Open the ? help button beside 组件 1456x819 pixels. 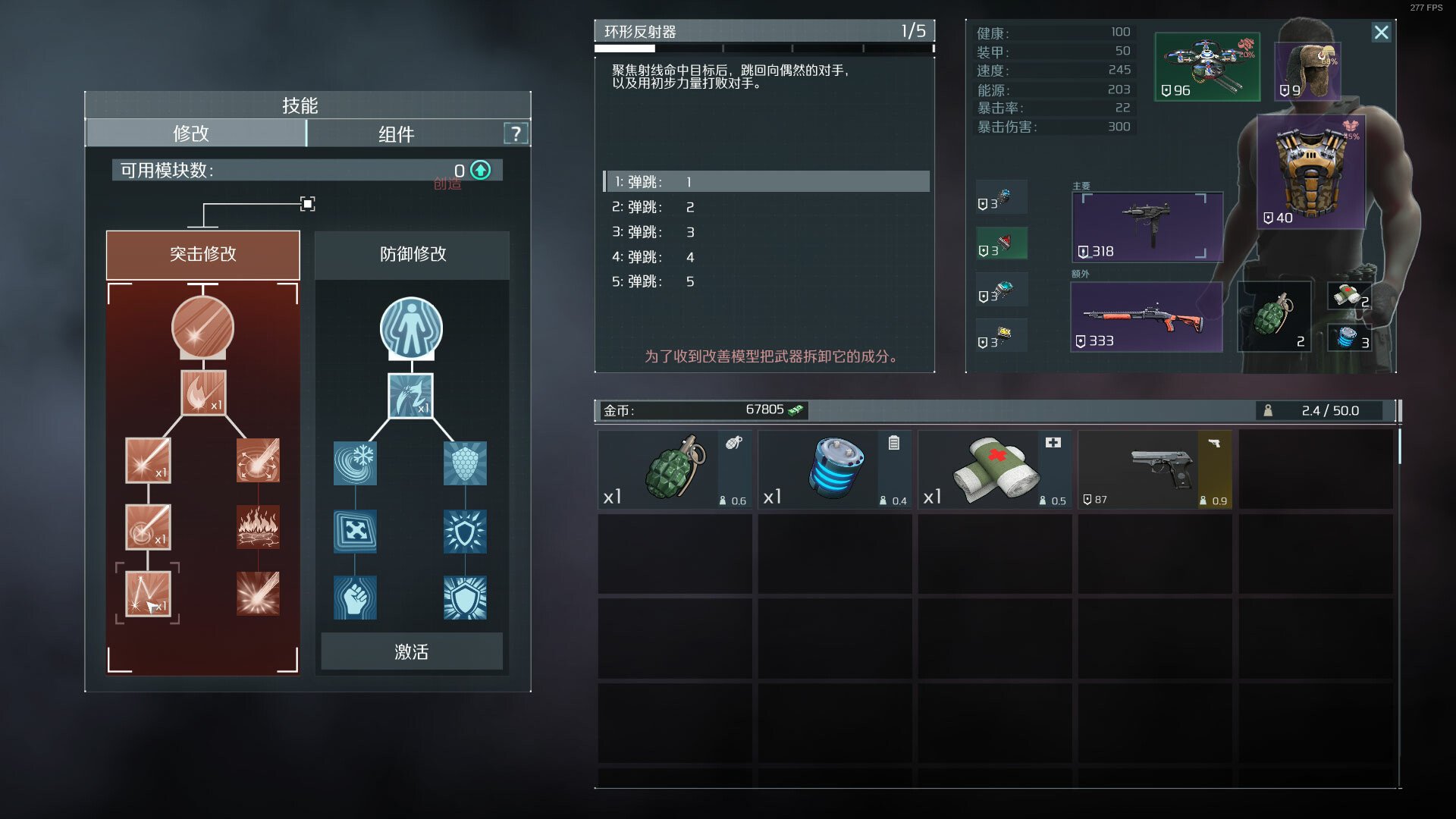pos(516,133)
